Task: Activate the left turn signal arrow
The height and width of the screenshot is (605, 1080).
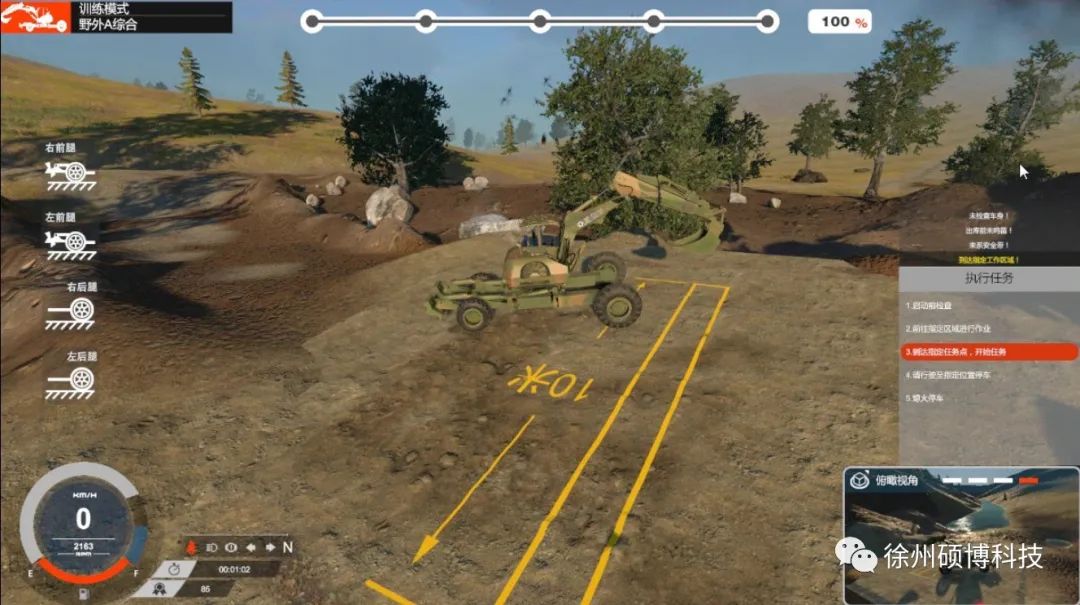Action: pos(249,547)
